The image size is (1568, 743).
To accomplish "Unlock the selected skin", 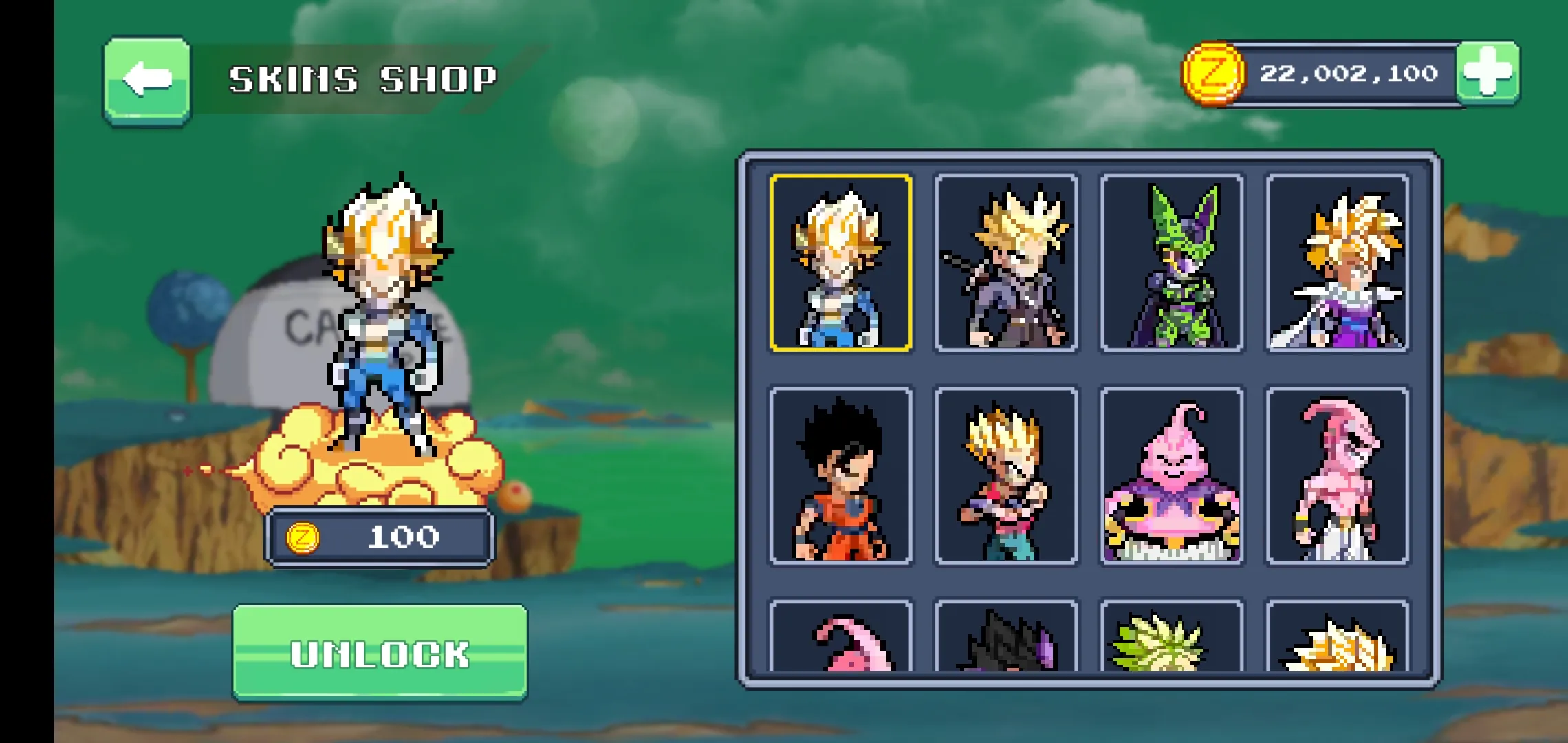I will point(380,652).
